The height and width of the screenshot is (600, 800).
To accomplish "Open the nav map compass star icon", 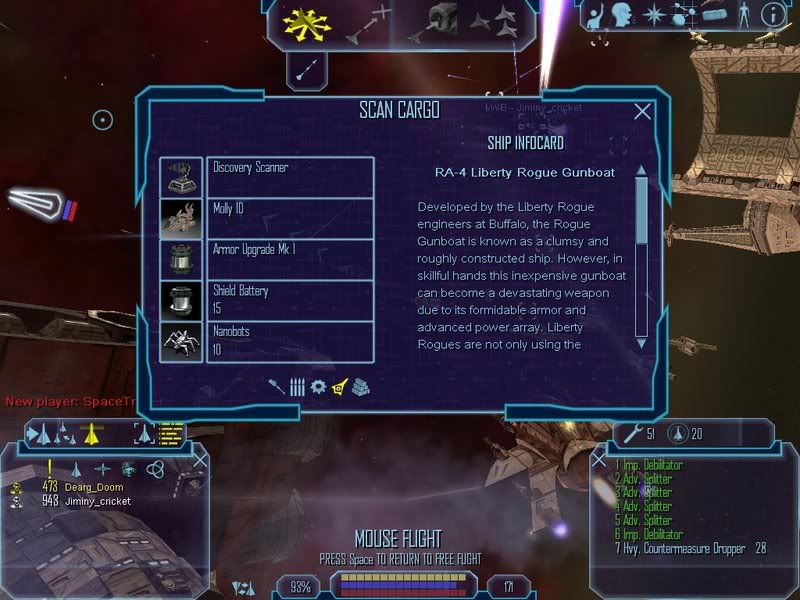I will point(654,14).
